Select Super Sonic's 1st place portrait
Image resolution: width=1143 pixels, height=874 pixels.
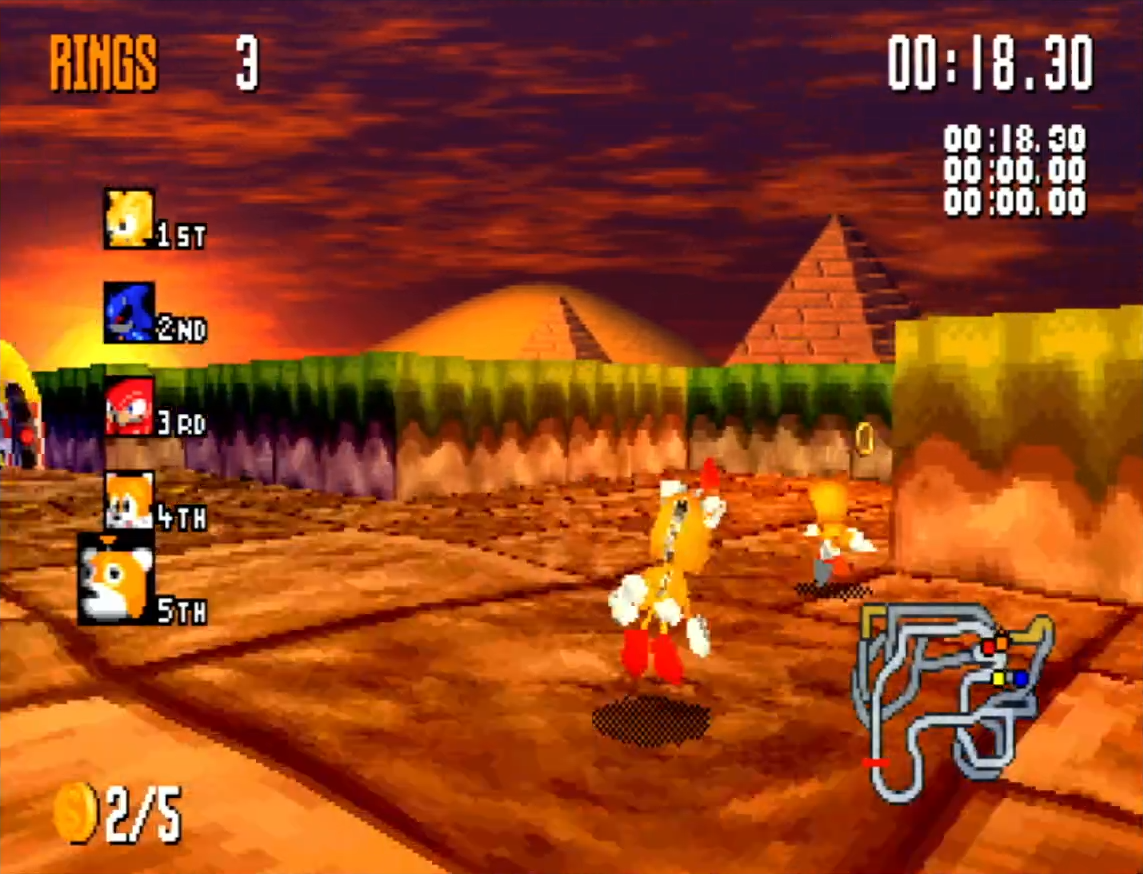click(130, 218)
